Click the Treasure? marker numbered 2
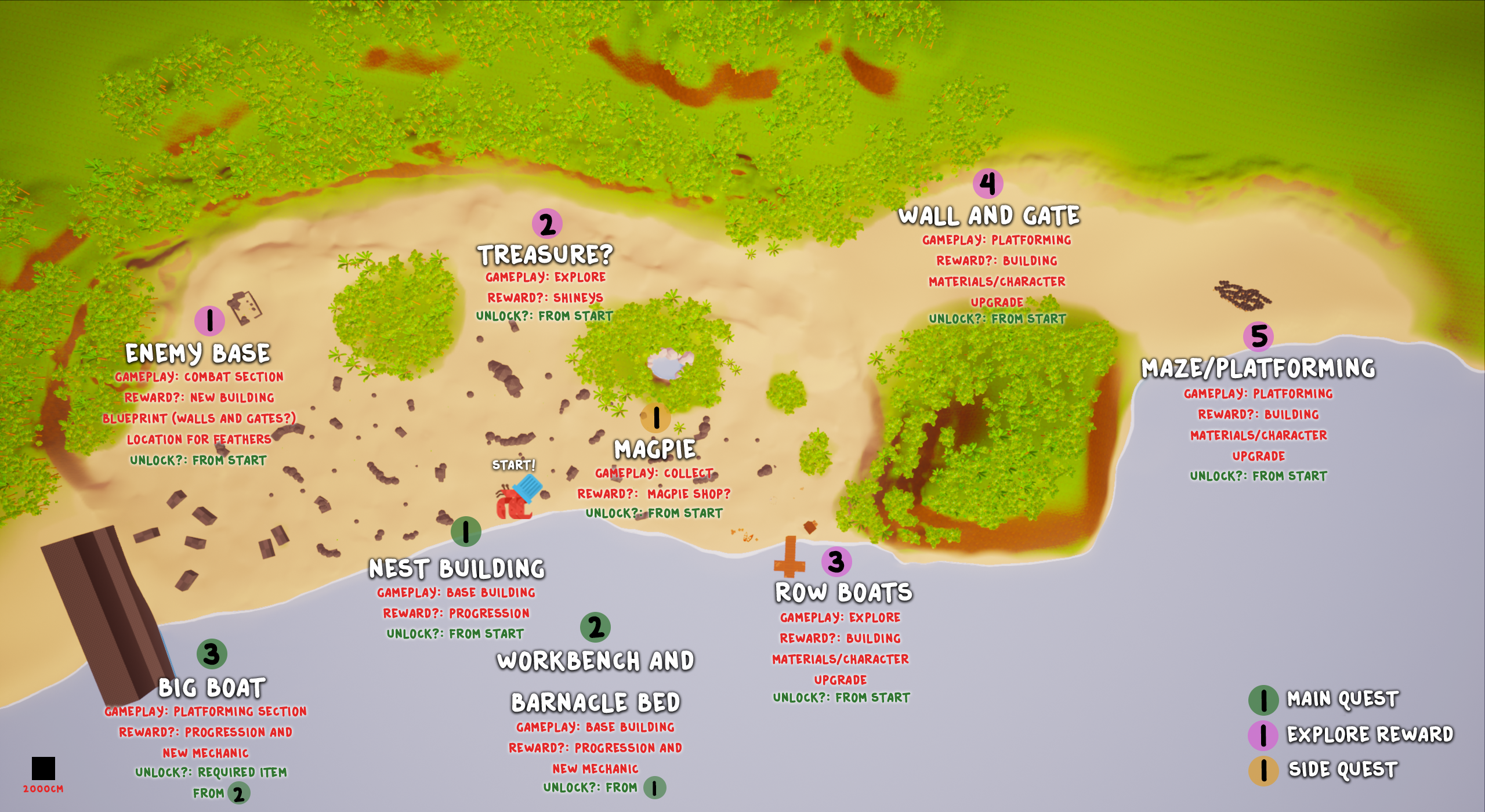Screen dimensions: 1485x812 coord(547,224)
